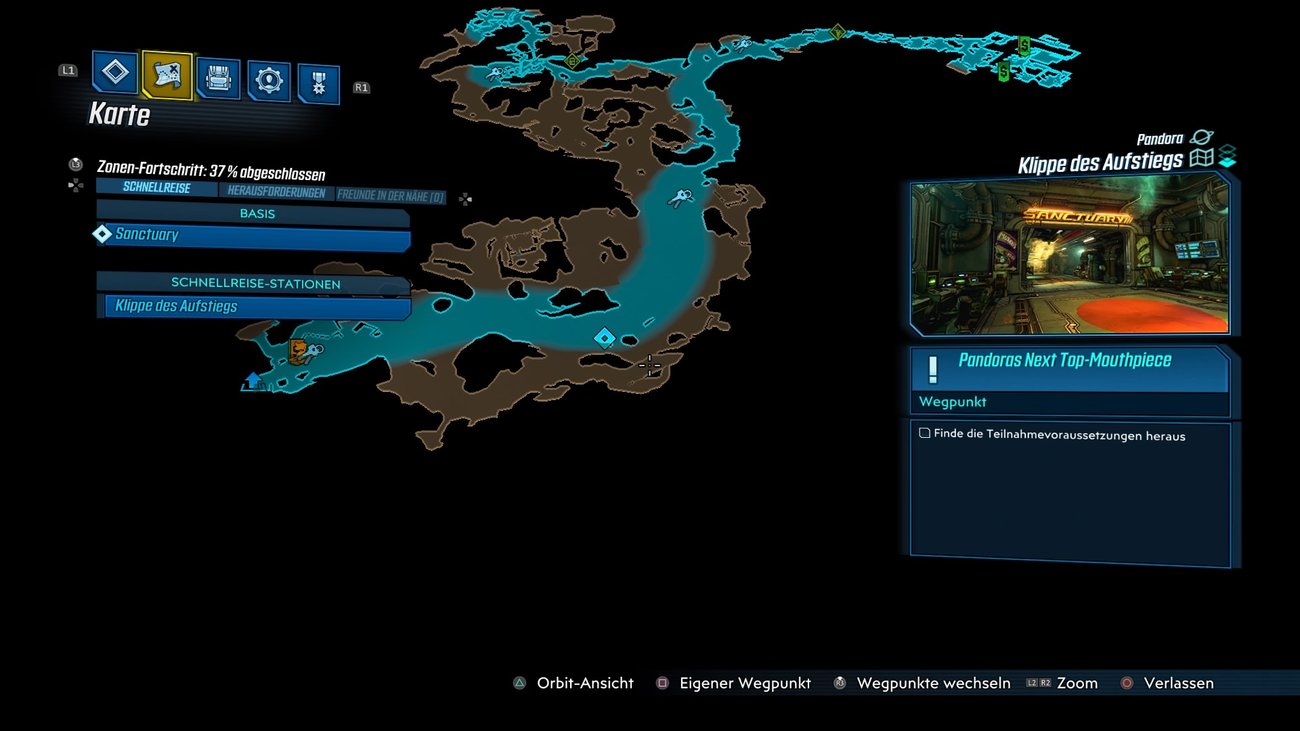
Task: Click the Sanctuary location preview image
Action: [1069, 253]
